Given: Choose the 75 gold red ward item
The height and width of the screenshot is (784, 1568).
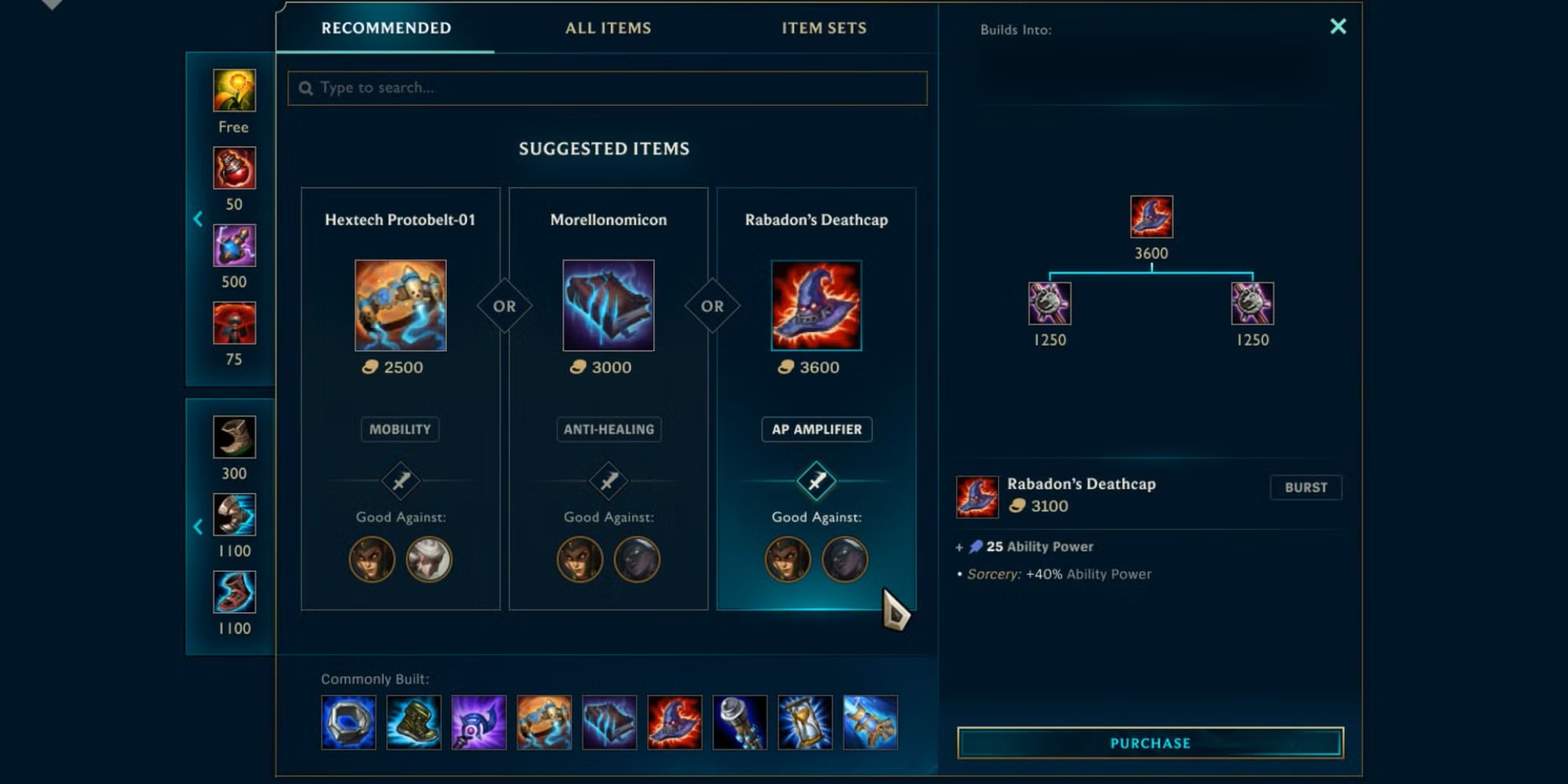Looking at the screenshot, I should click(x=234, y=323).
